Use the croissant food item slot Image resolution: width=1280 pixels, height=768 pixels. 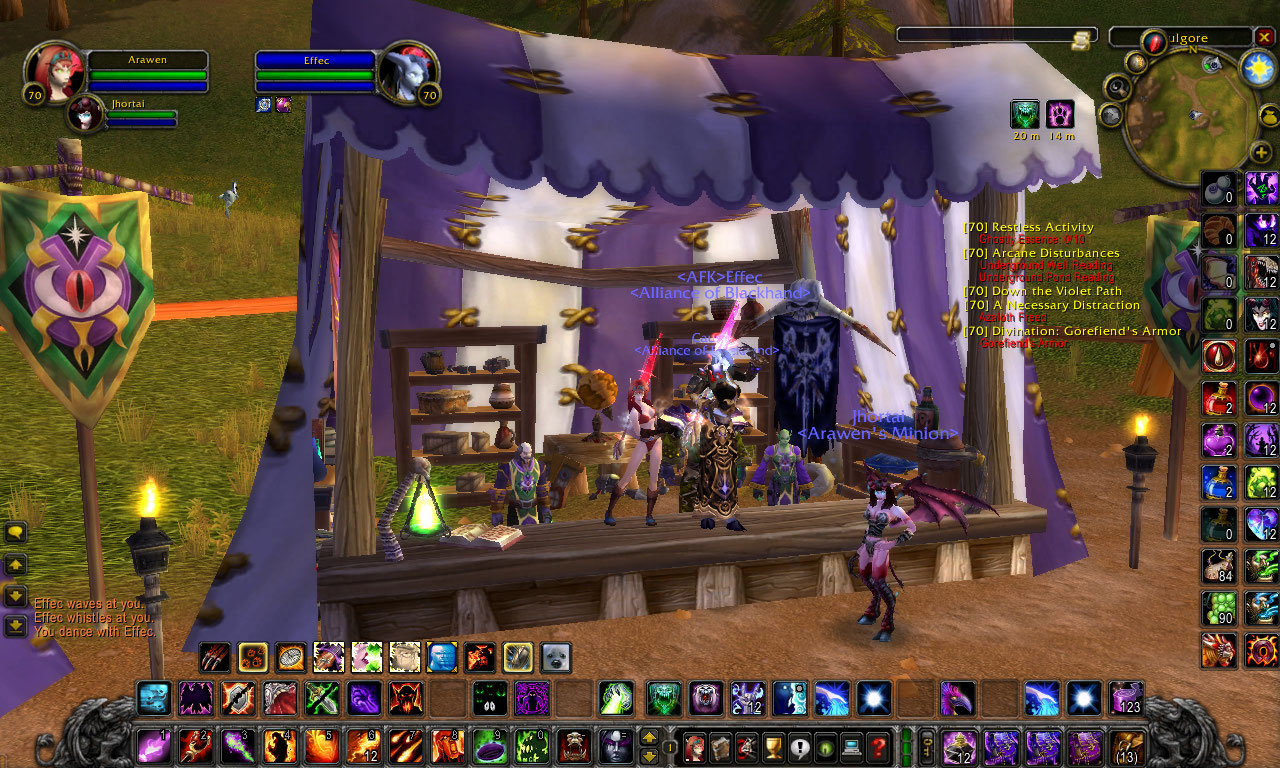(1218, 230)
